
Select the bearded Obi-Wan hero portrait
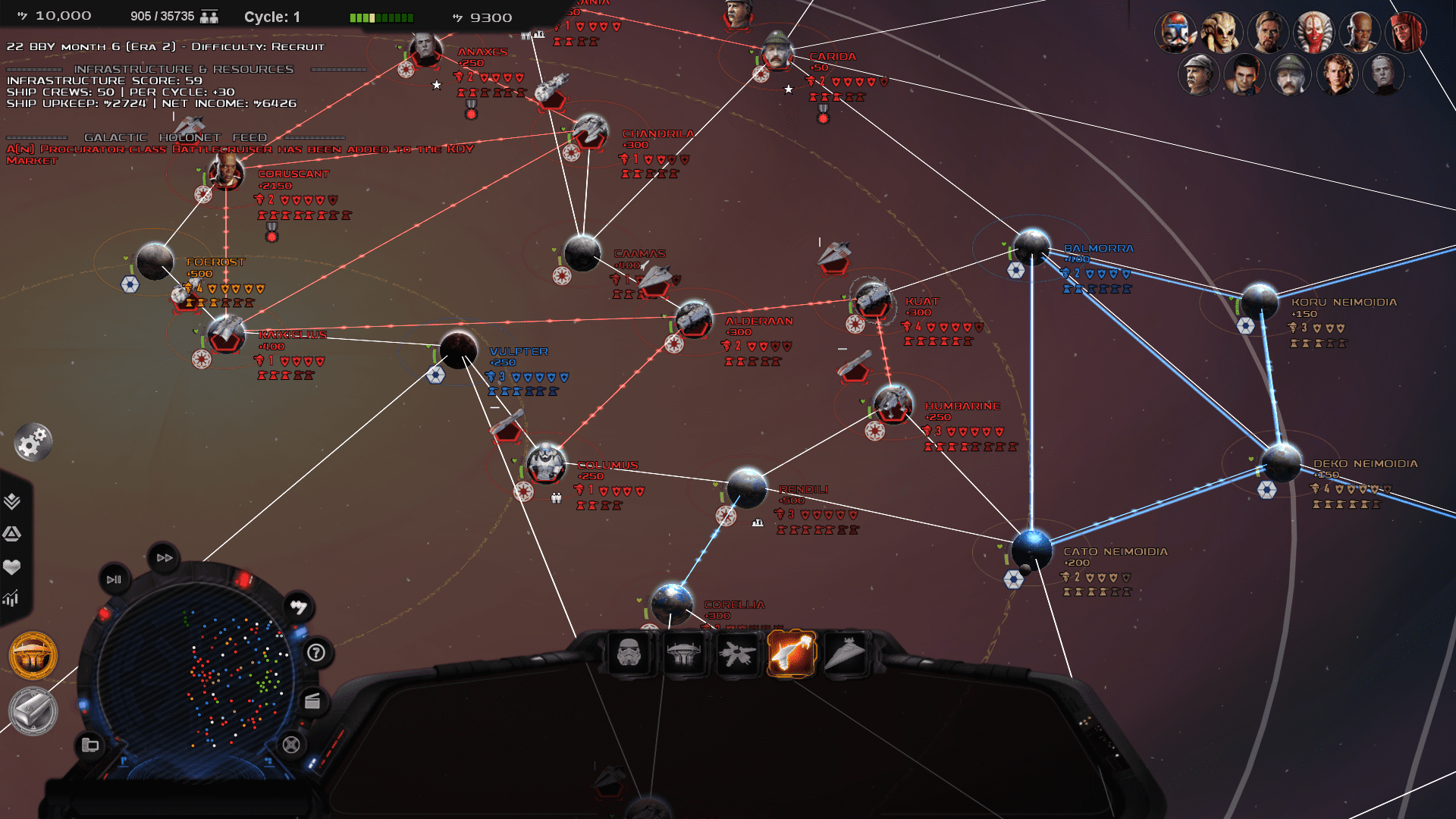(1268, 33)
